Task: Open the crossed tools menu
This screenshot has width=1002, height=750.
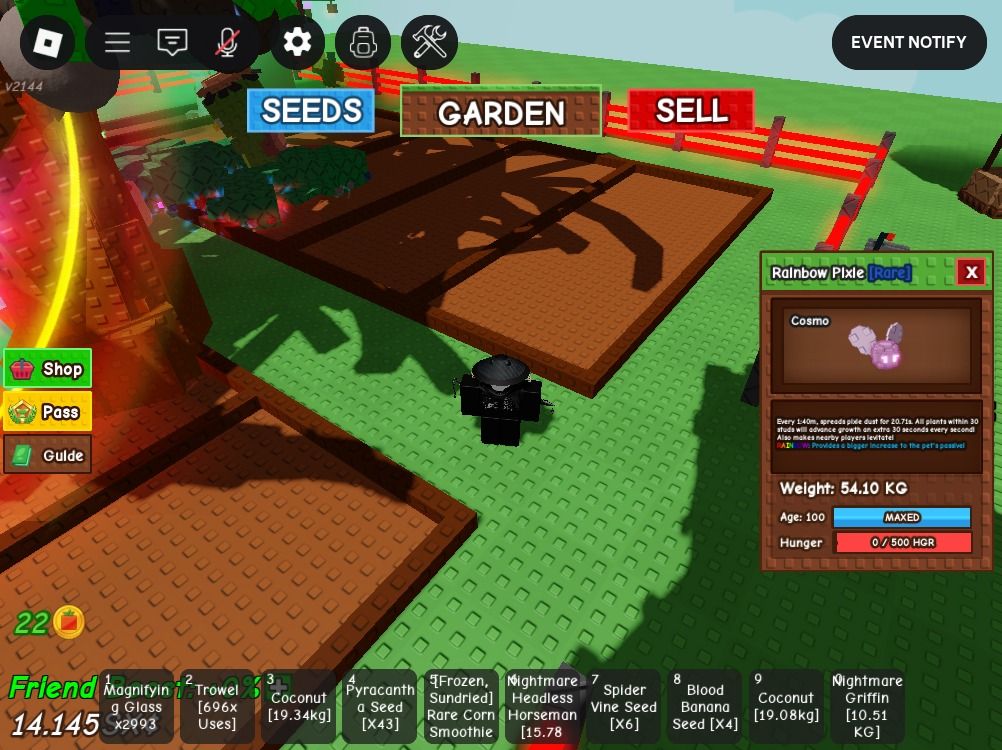Action: tap(429, 42)
